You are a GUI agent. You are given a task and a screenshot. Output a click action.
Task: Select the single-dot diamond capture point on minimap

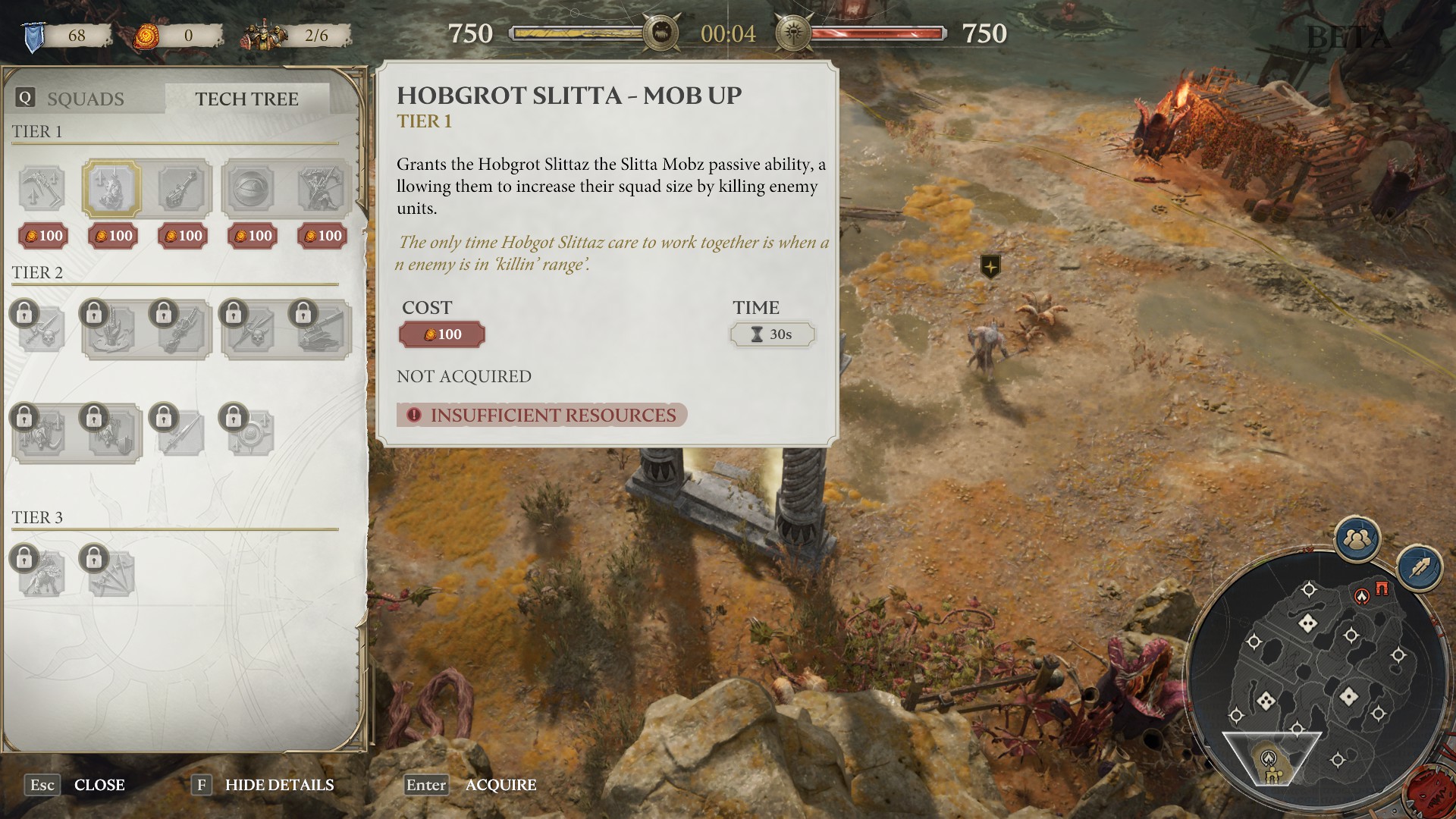(1348, 695)
